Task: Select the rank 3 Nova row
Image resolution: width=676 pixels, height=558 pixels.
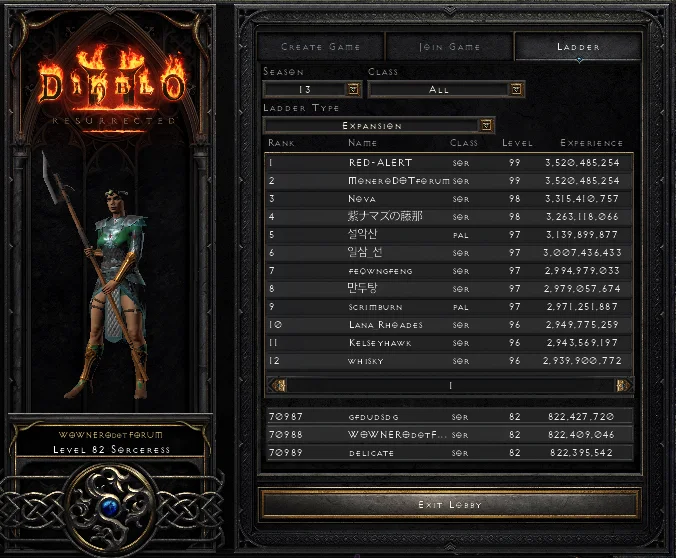Action: [x=449, y=198]
